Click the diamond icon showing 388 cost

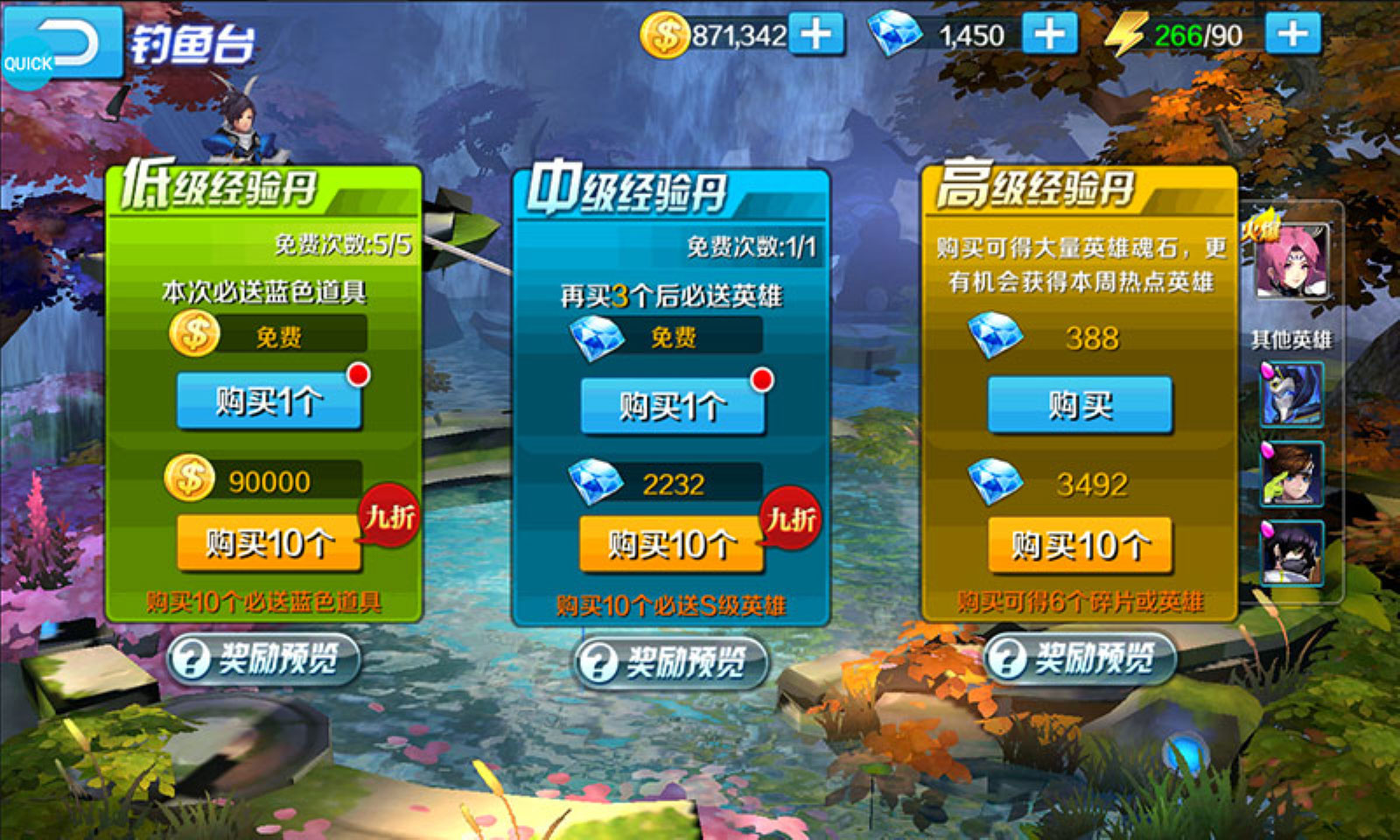997,337
